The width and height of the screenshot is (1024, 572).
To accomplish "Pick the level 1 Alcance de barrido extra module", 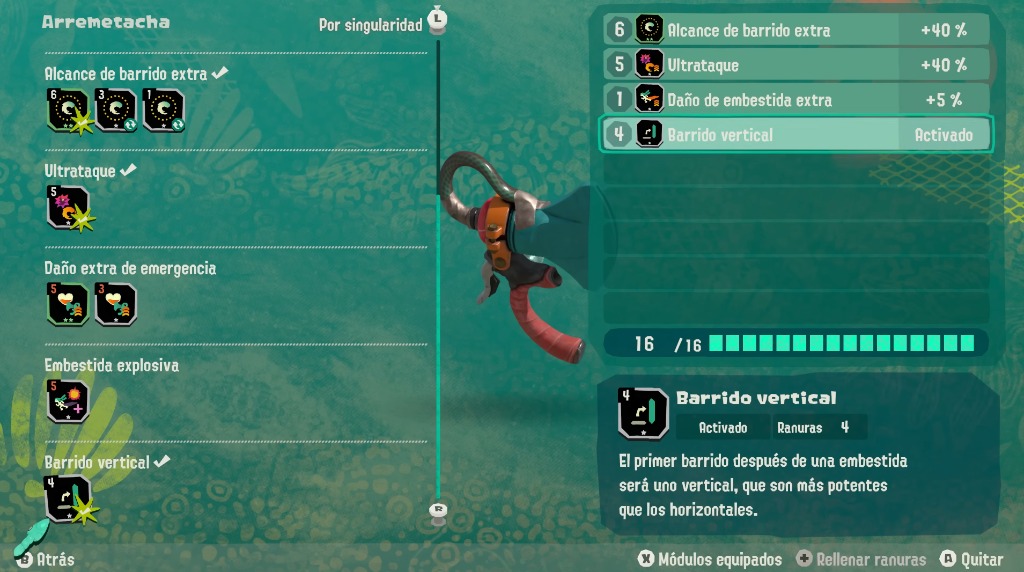I will (163, 111).
